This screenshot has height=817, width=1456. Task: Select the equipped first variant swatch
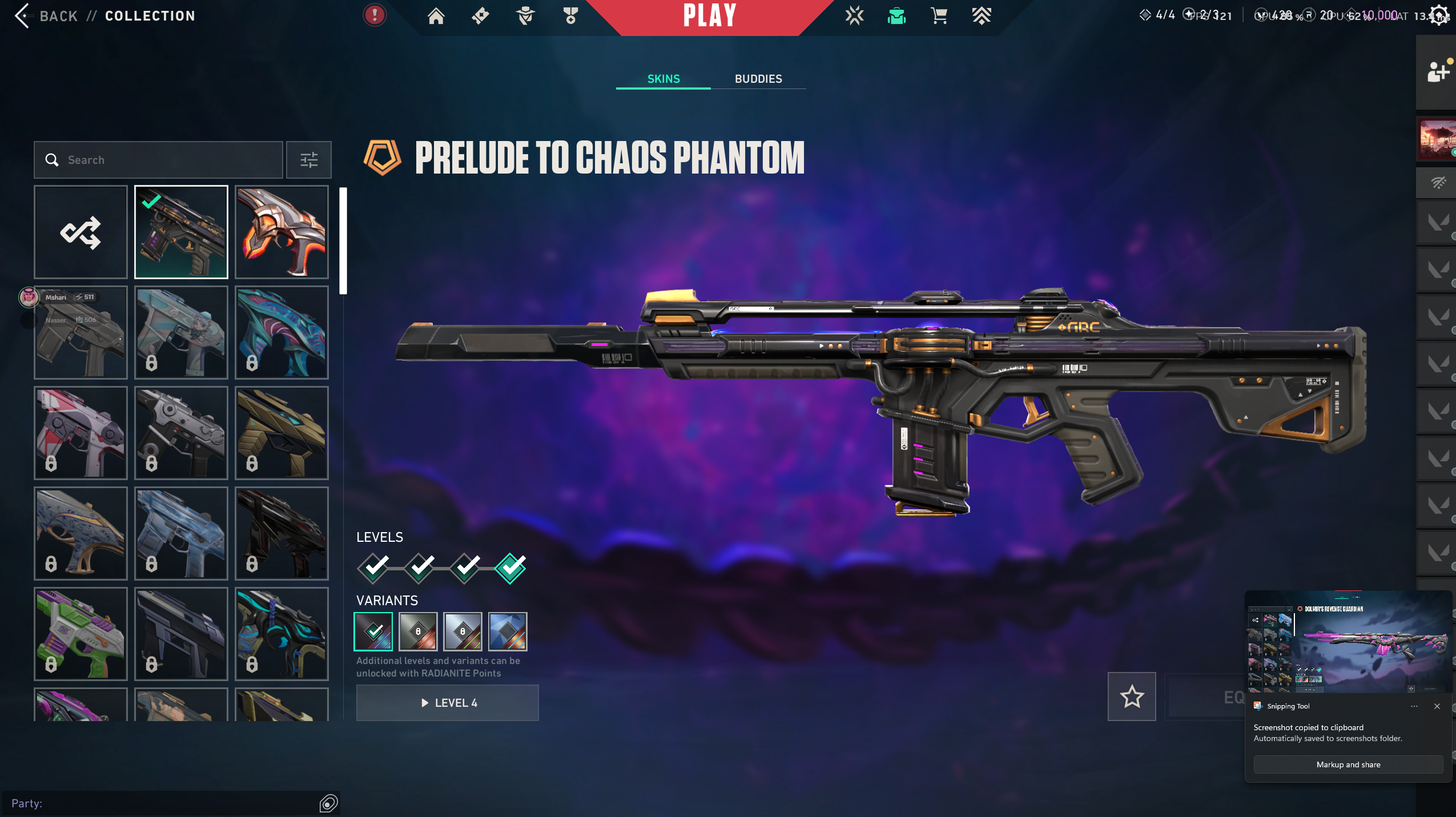(x=373, y=631)
